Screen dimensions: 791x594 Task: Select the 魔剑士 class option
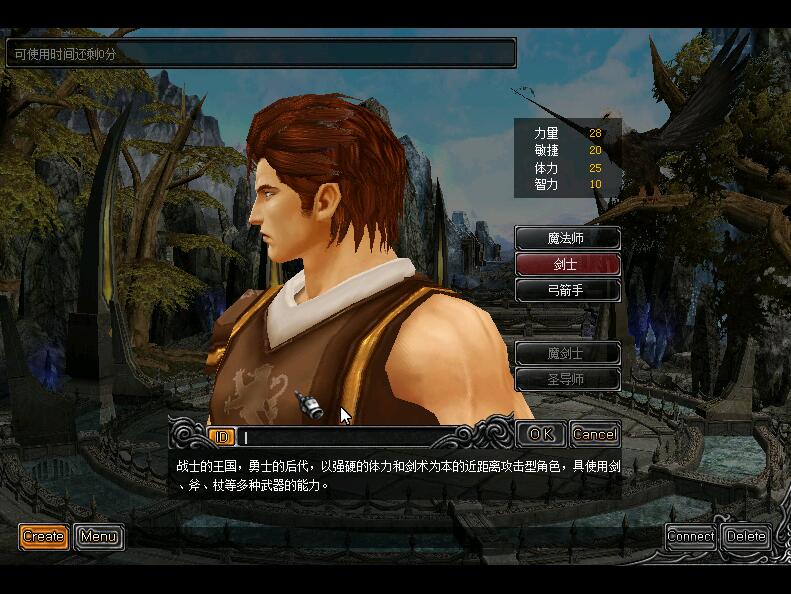(567, 353)
